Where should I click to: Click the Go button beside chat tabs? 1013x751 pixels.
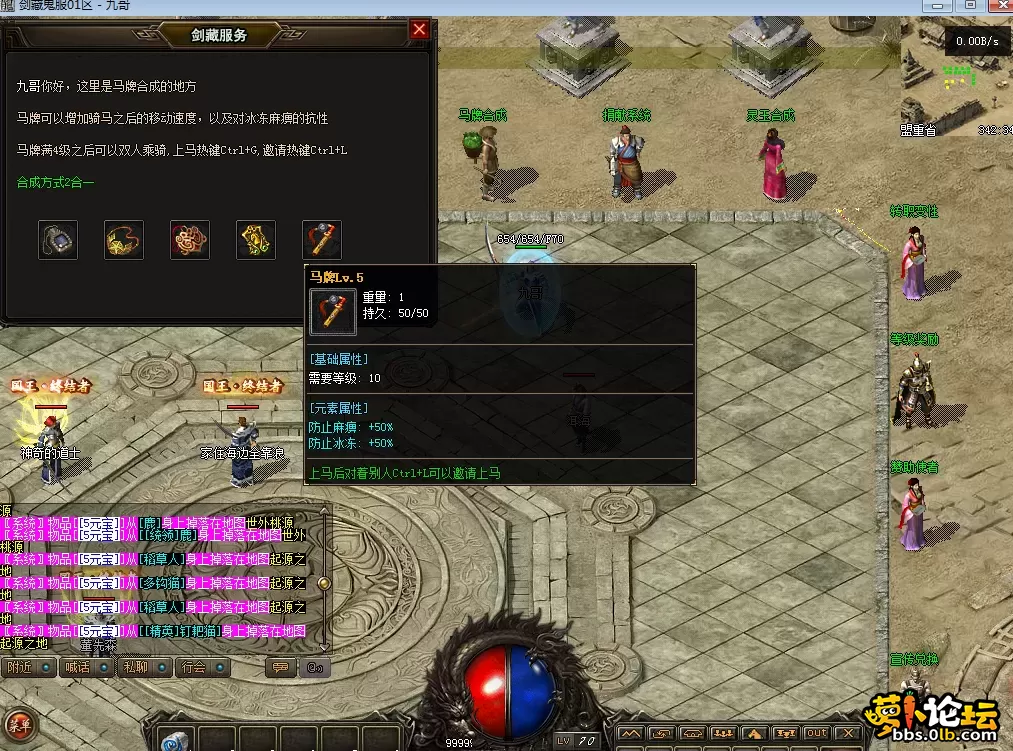(x=314, y=667)
